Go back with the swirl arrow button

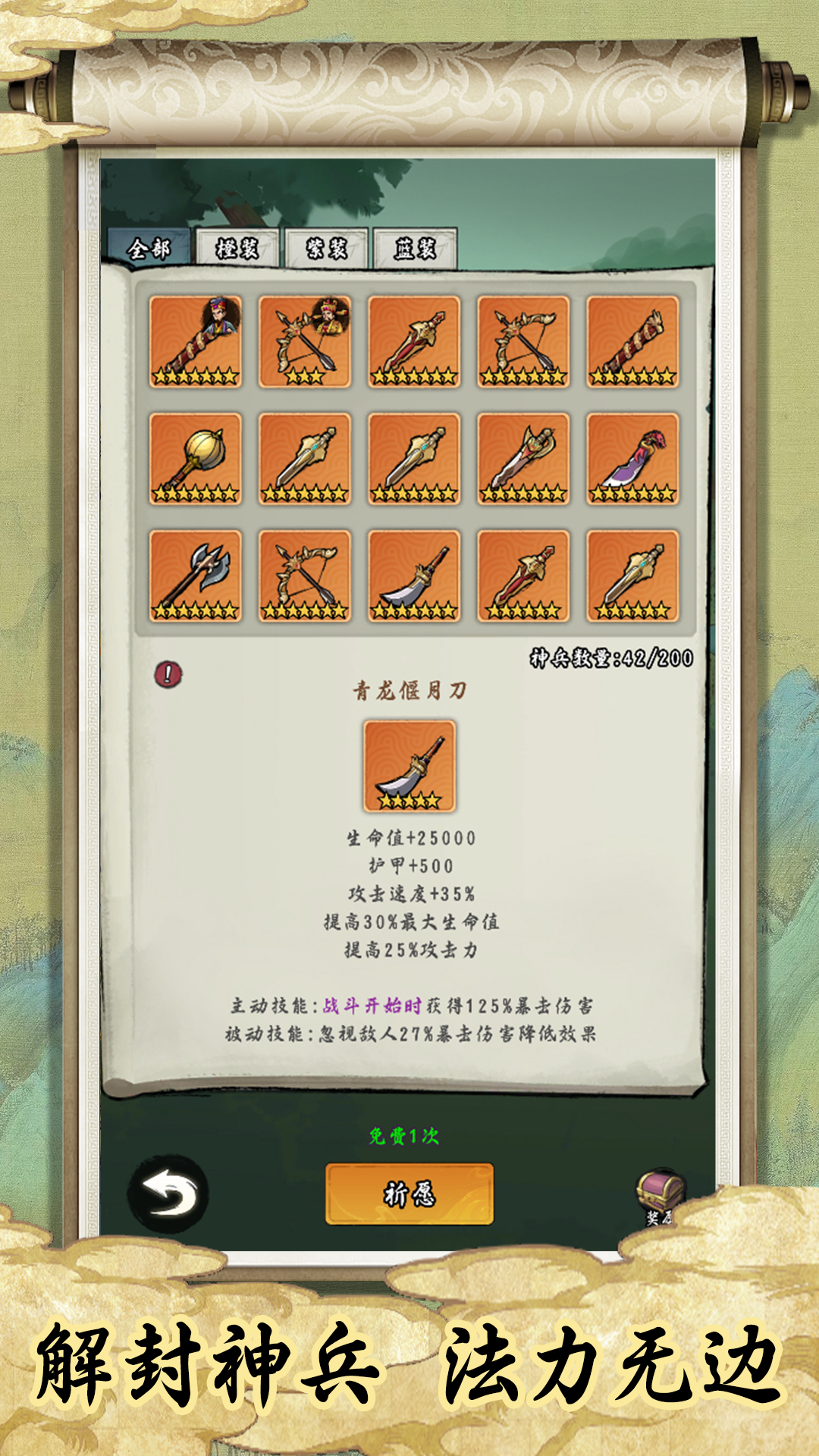tap(168, 1194)
